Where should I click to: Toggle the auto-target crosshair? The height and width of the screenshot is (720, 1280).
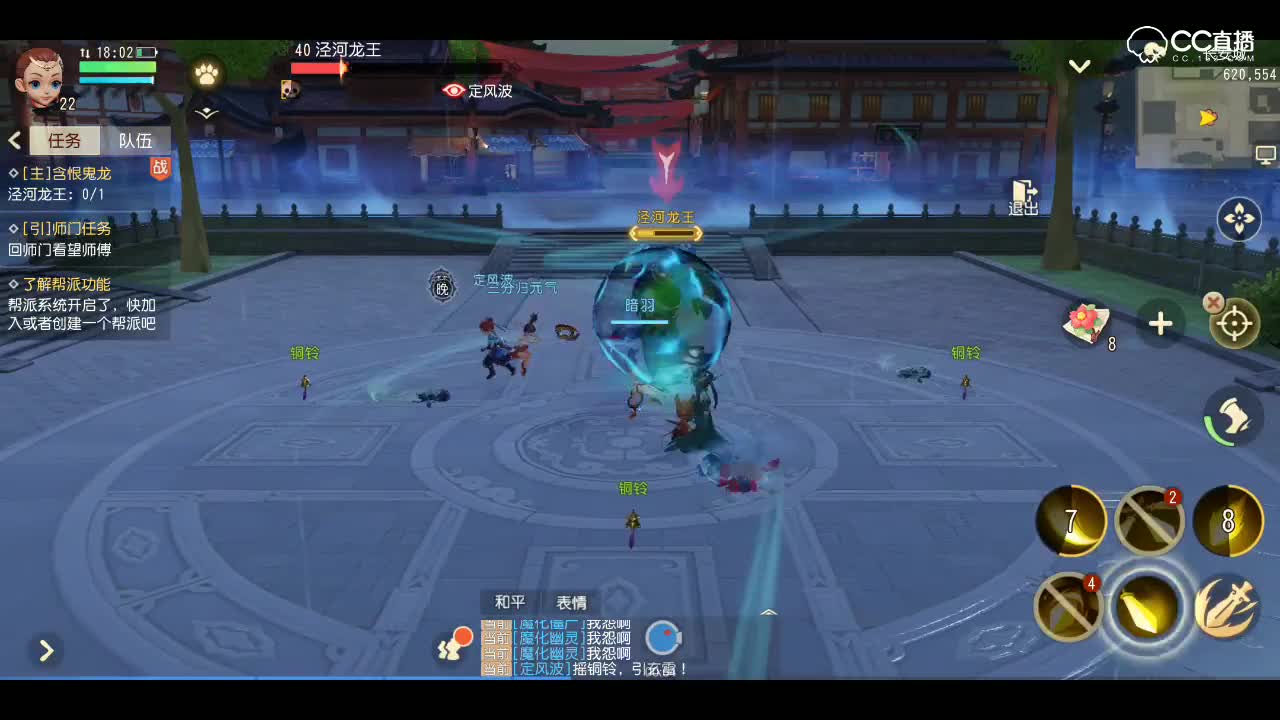(x=1237, y=323)
